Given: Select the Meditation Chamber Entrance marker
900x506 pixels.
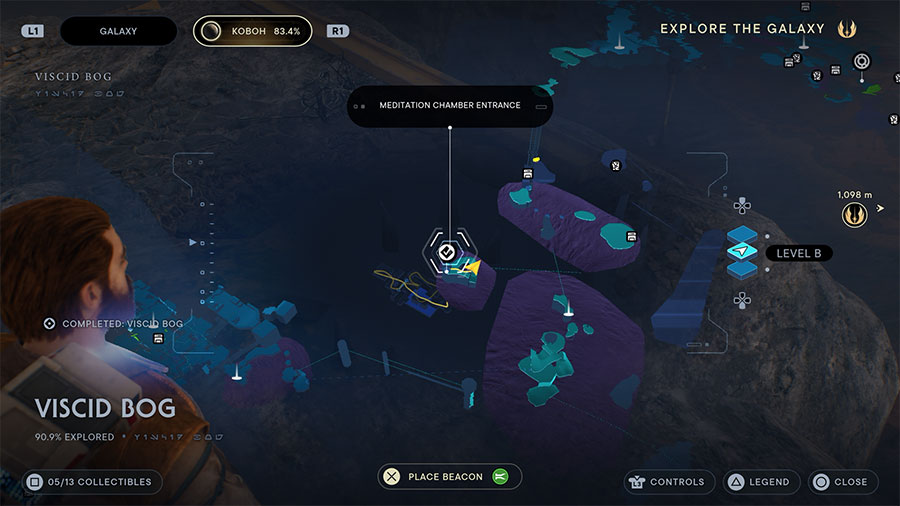Looking at the screenshot, I should pyautogui.click(x=446, y=252).
